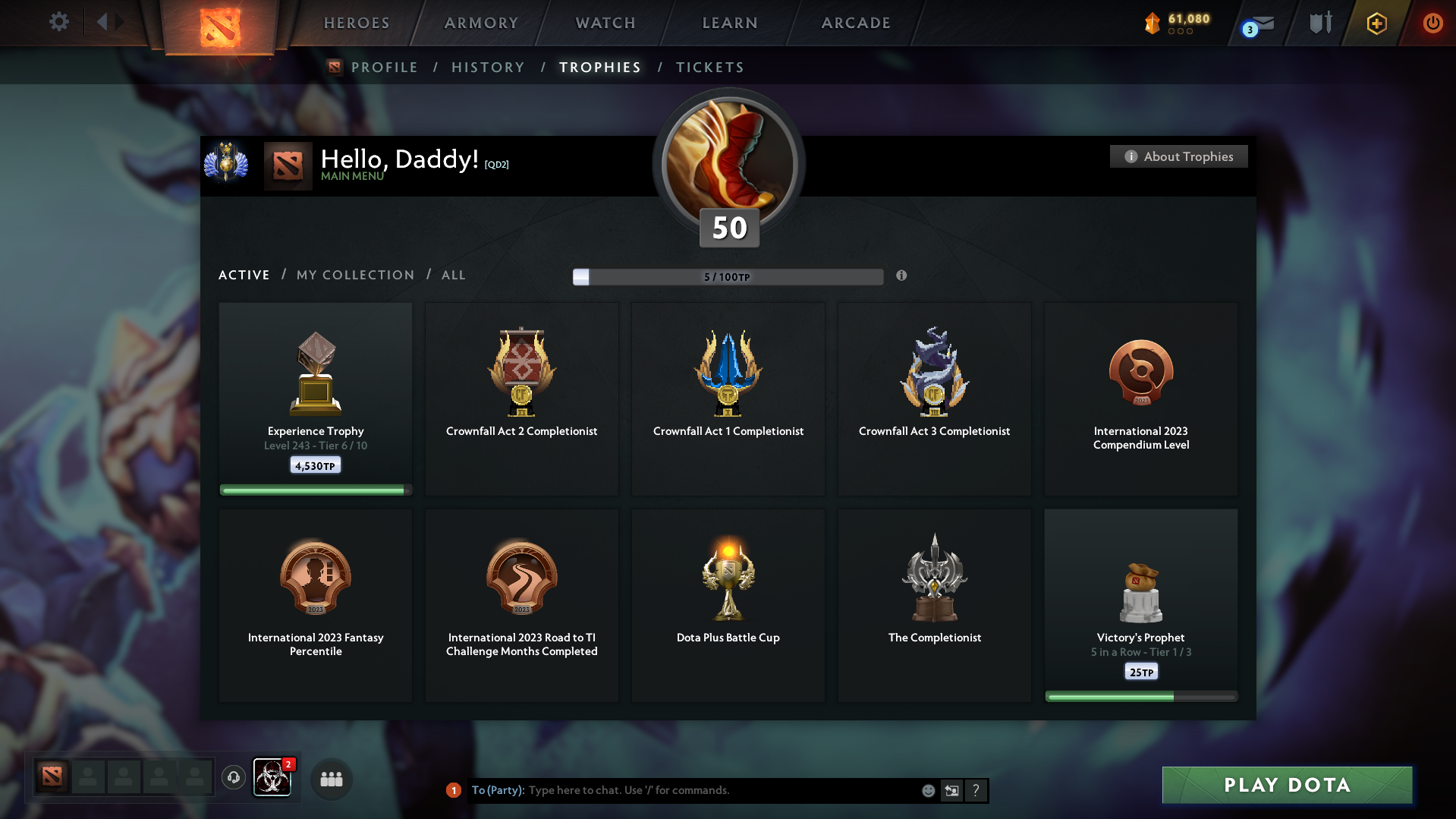Click the gold hexagon plus Dota Plus icon
This screenshot has height=819, width=1456.
tap(1376, 23)
